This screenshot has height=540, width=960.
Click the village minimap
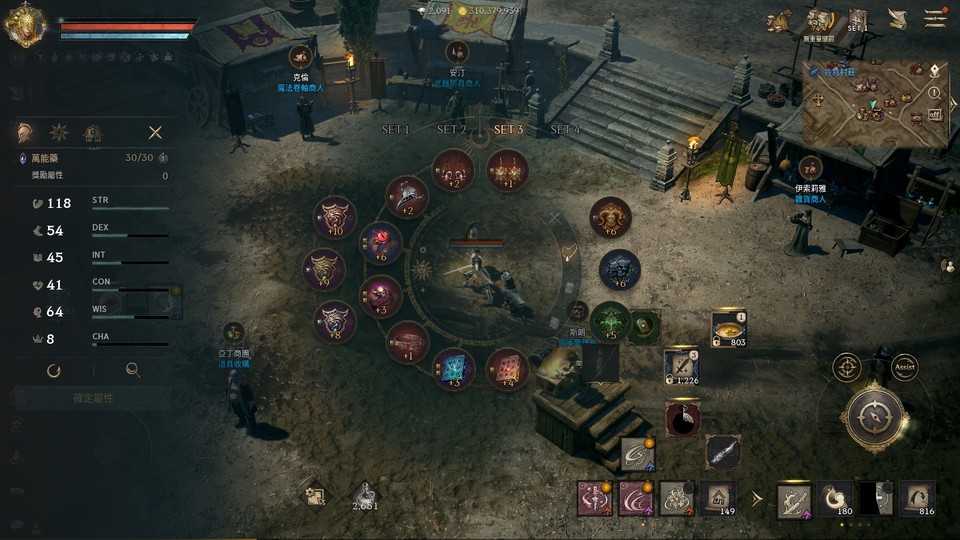point(862,102)
